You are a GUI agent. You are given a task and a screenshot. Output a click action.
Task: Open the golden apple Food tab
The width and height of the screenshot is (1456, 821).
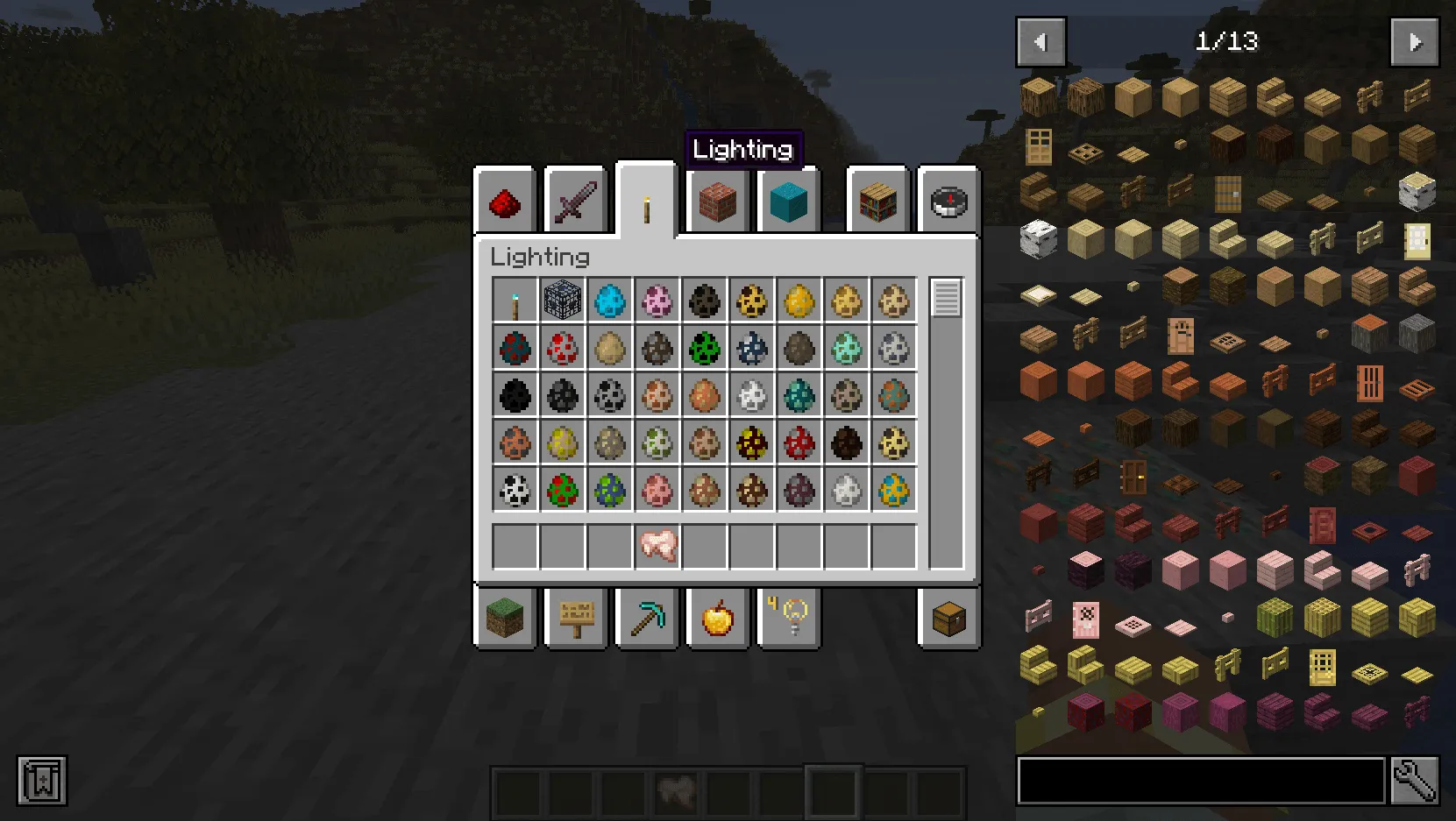[716, 618]
